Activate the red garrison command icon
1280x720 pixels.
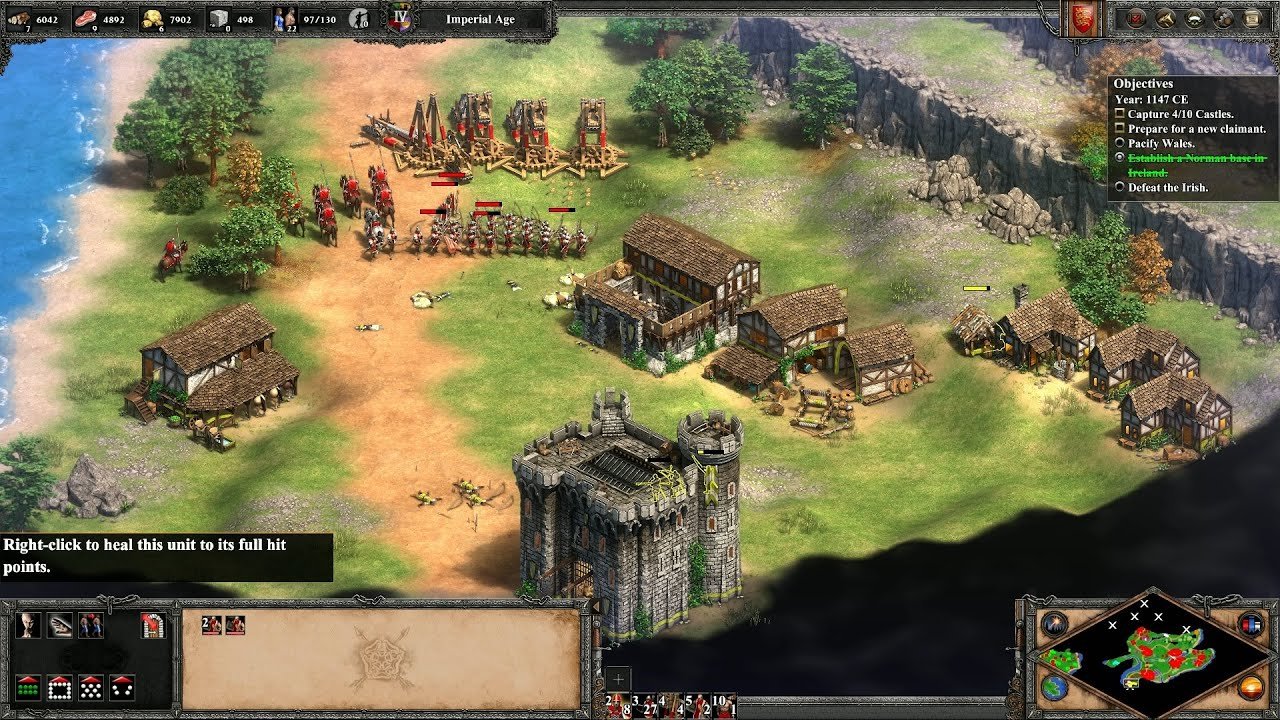[152, 625]
